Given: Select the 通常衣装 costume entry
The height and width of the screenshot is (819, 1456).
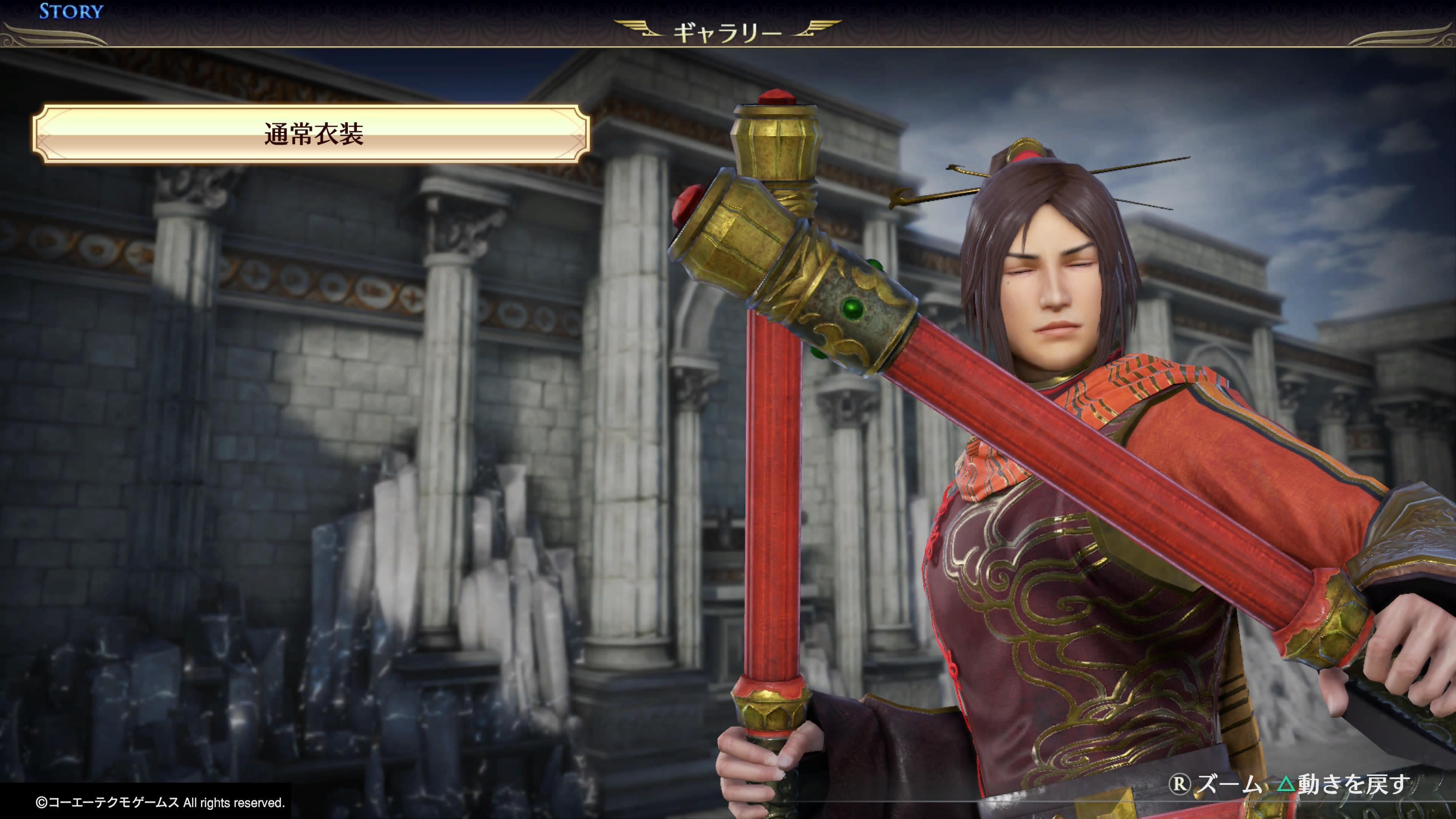Looking at the screenshot, I should click(x=311, y=135).
